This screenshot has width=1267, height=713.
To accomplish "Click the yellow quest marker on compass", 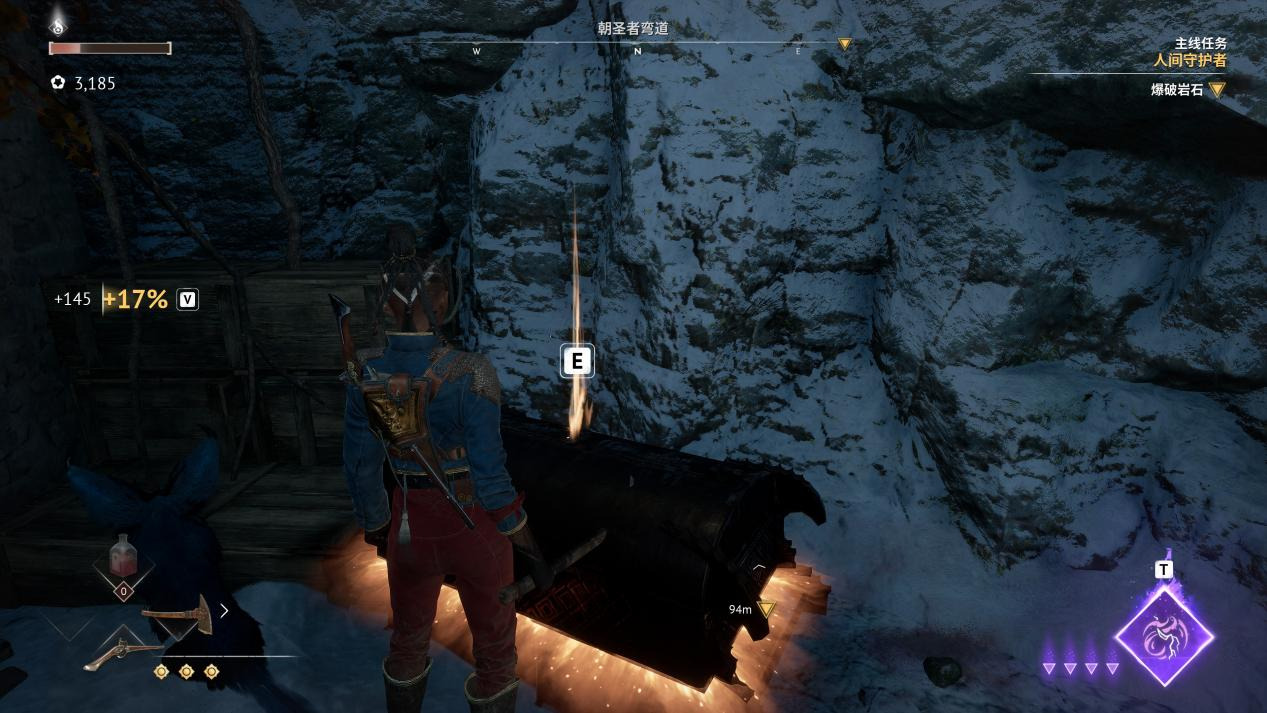I will 844,44.
